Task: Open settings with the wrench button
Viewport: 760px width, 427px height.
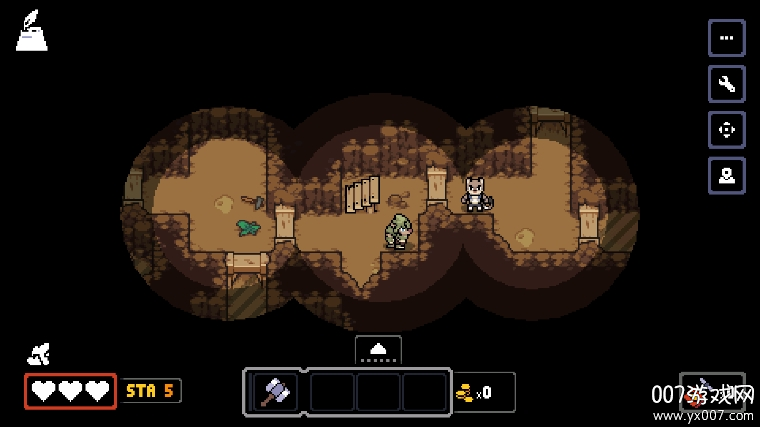Action: [x=726, y=84]
